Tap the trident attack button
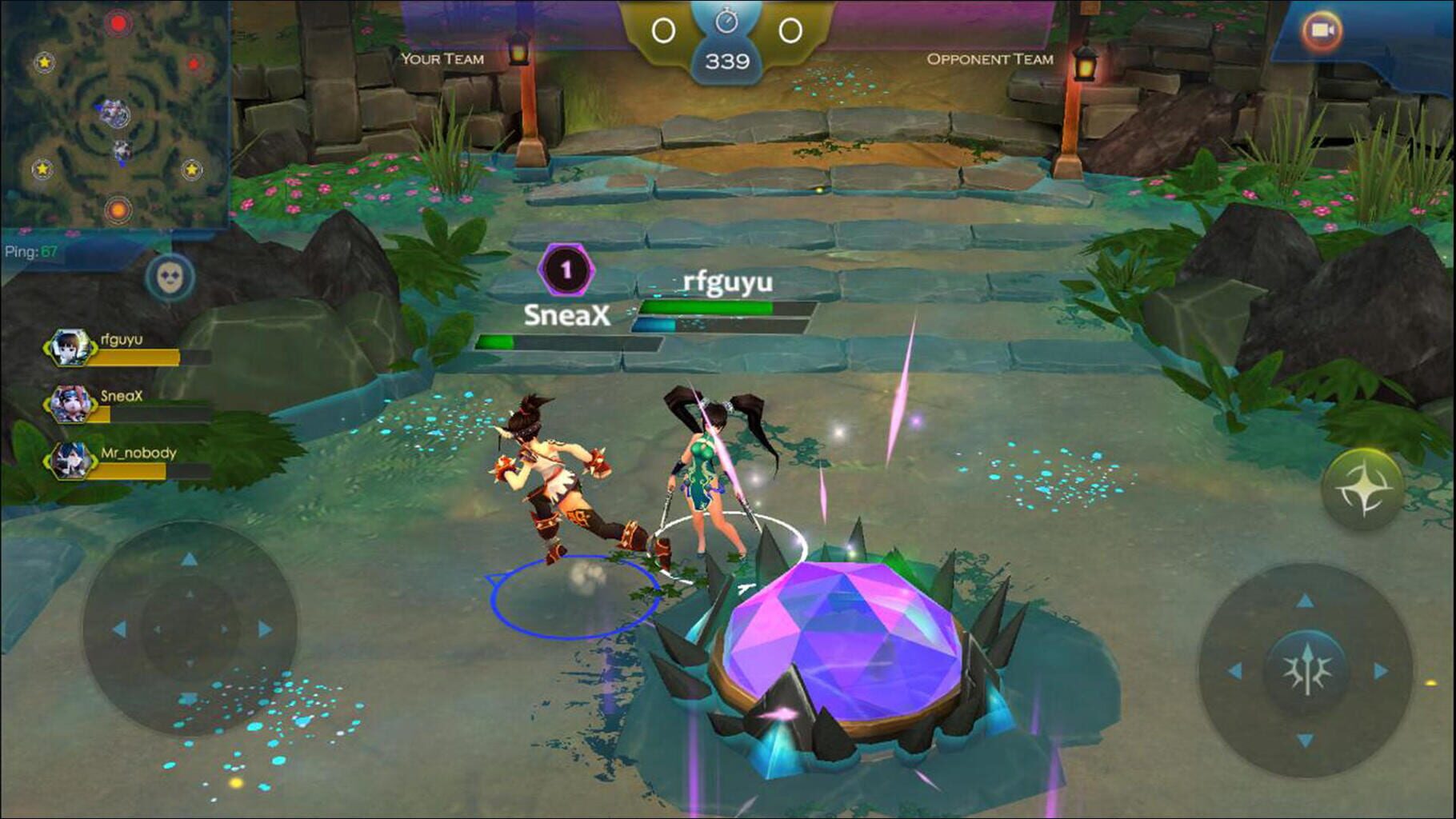This screenshot has height=819, width=1456. 1306,670
